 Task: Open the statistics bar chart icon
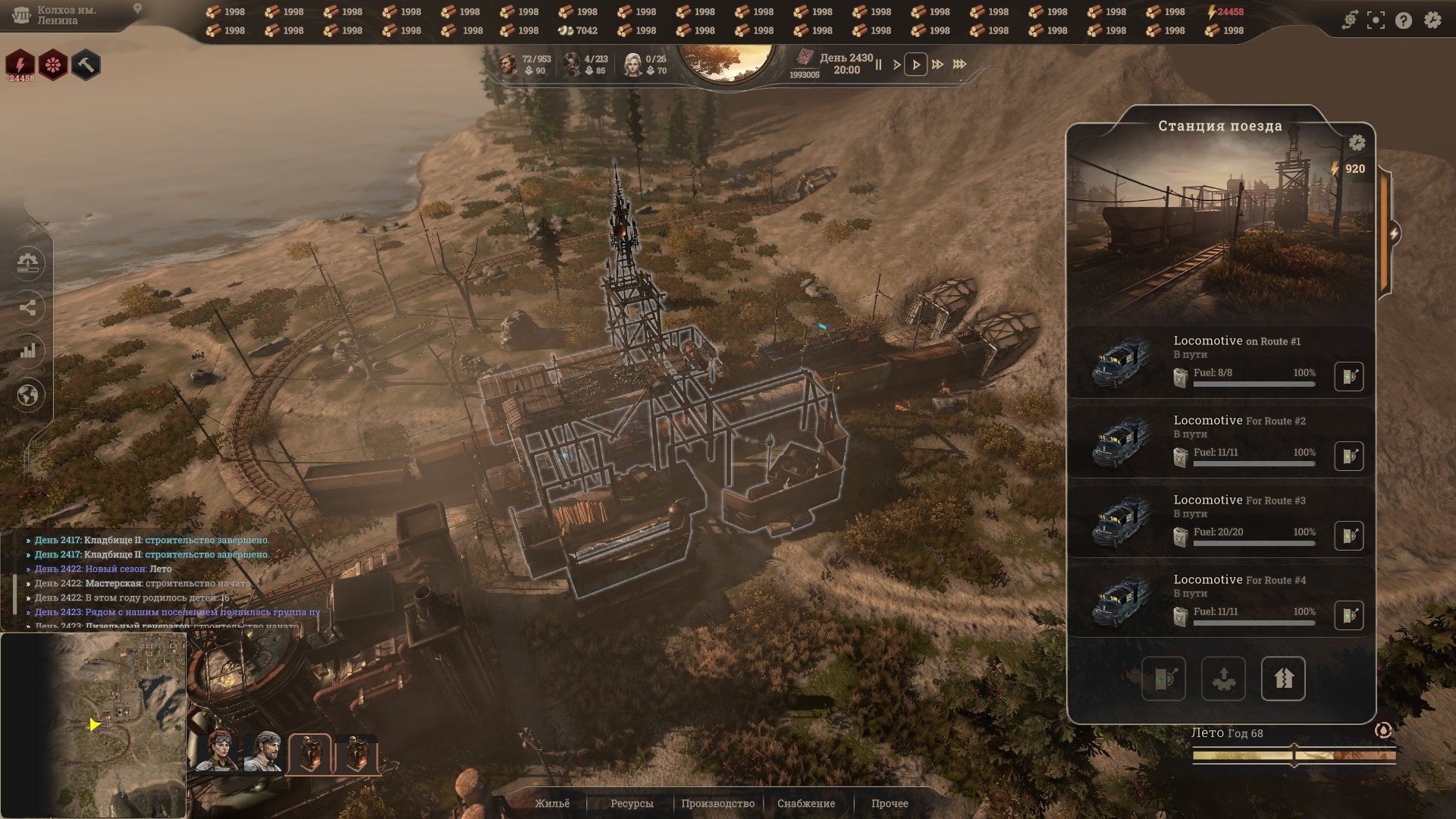[28, 350]
